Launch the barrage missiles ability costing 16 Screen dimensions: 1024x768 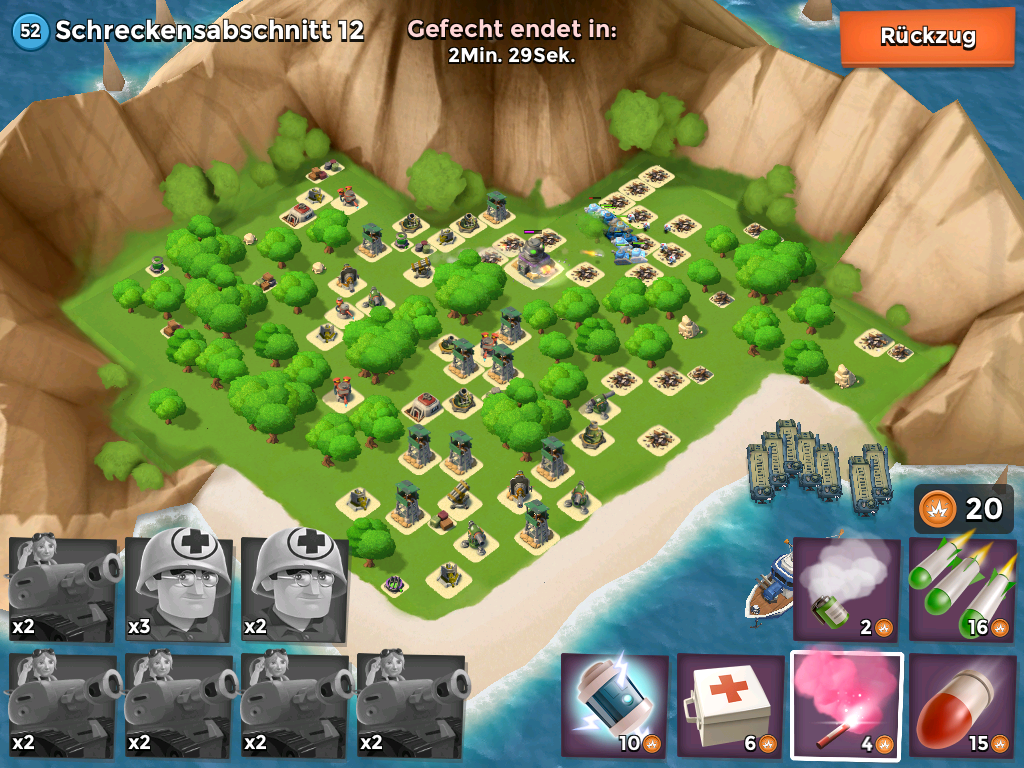point(962,590)
